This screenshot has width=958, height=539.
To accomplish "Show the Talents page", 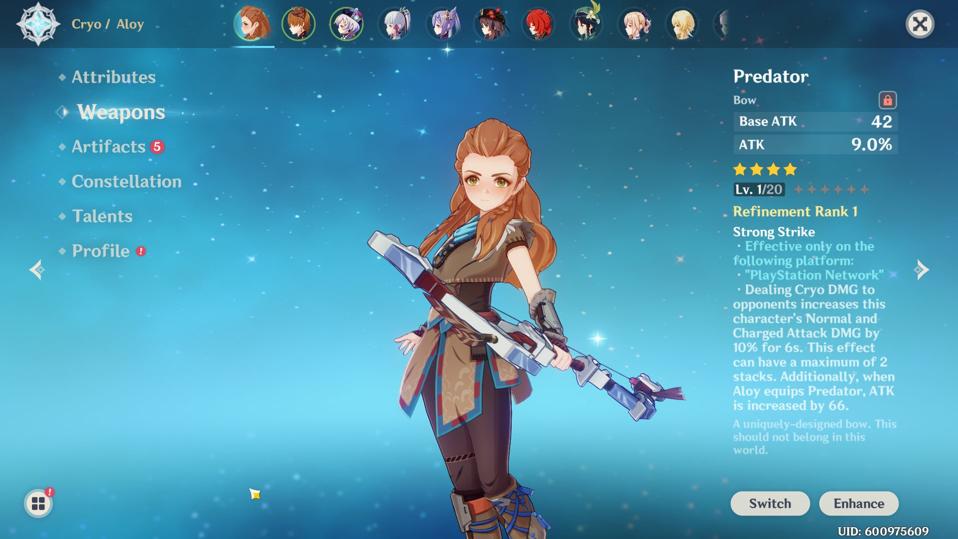I will point(101,216).
